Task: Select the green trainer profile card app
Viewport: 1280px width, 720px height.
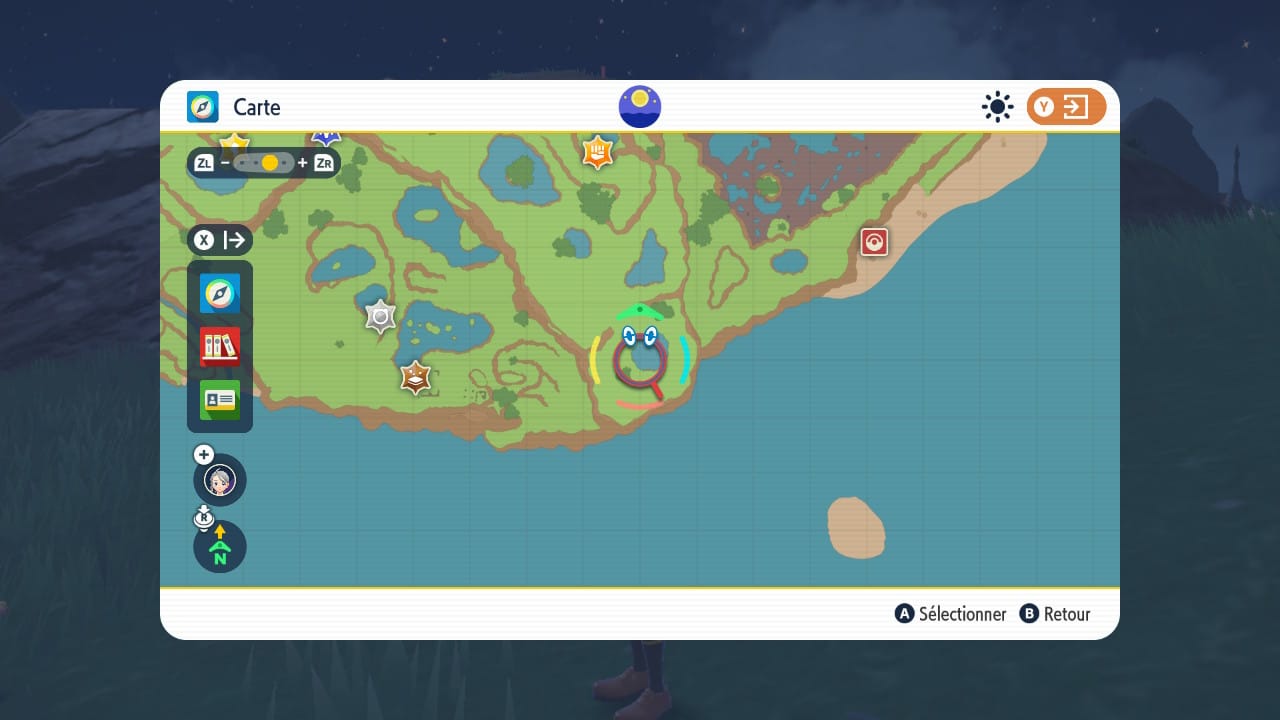Action: [x=220, y=400]
